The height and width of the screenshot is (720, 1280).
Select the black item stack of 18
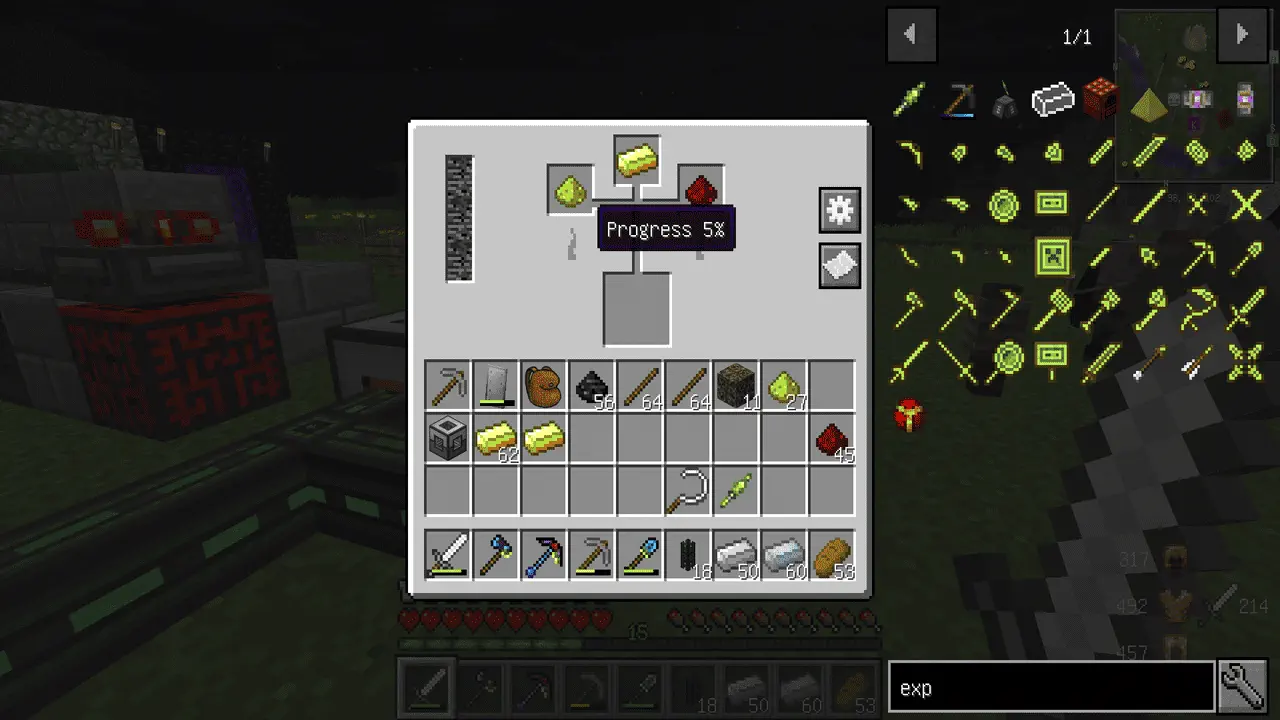click(688, 556)
